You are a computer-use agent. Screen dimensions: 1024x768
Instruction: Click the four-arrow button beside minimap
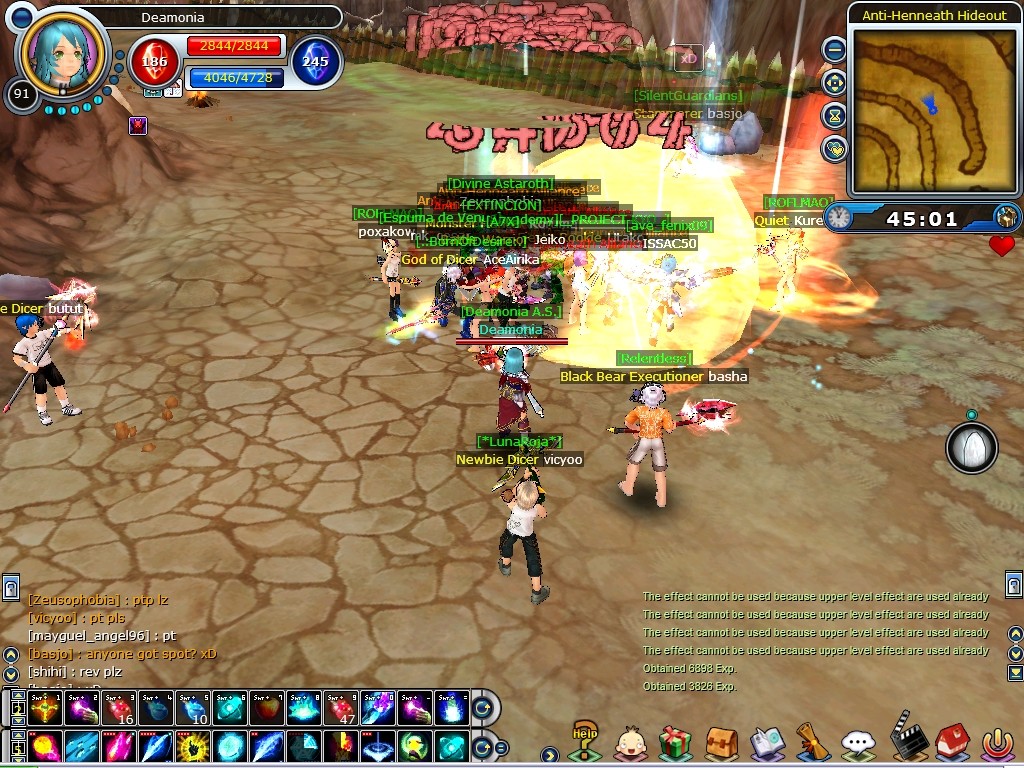pos(834,83)
